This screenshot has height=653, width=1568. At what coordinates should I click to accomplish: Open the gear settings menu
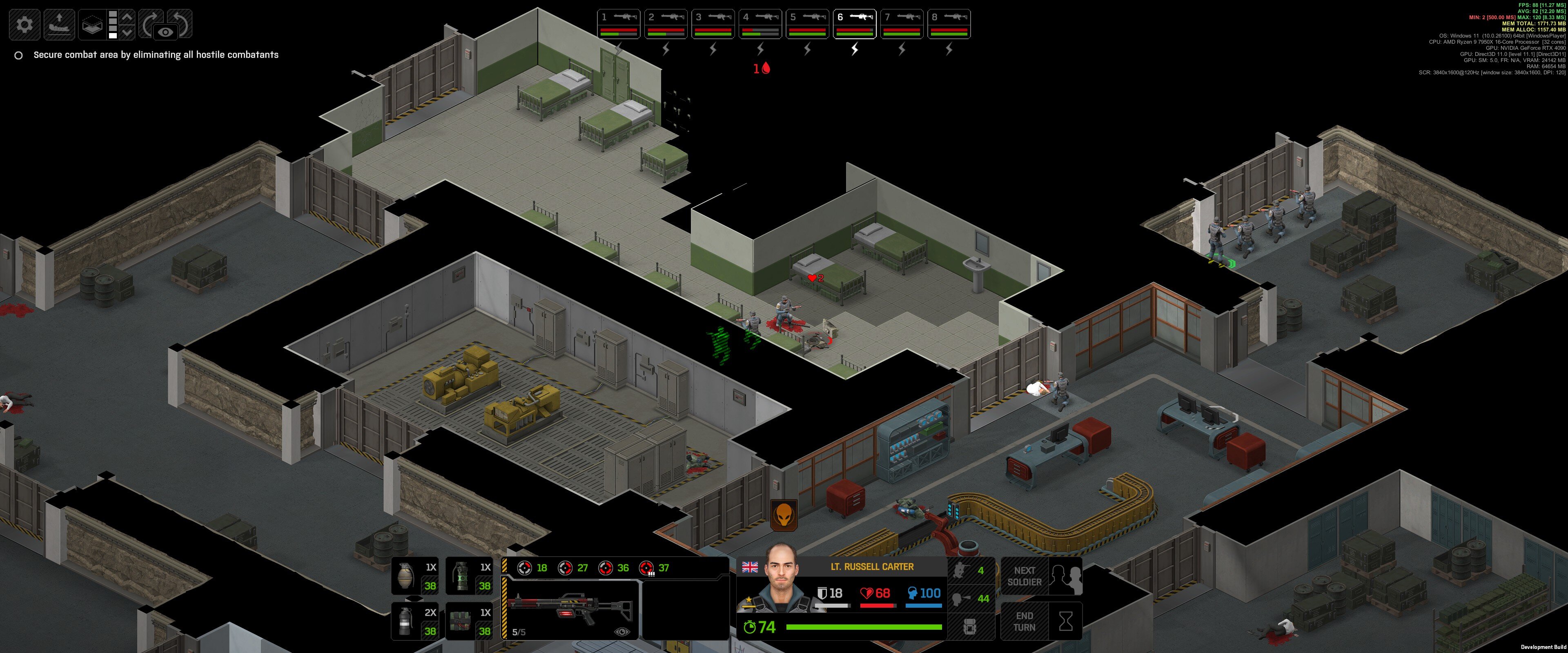pyautogui.click(x=25, y=24)
